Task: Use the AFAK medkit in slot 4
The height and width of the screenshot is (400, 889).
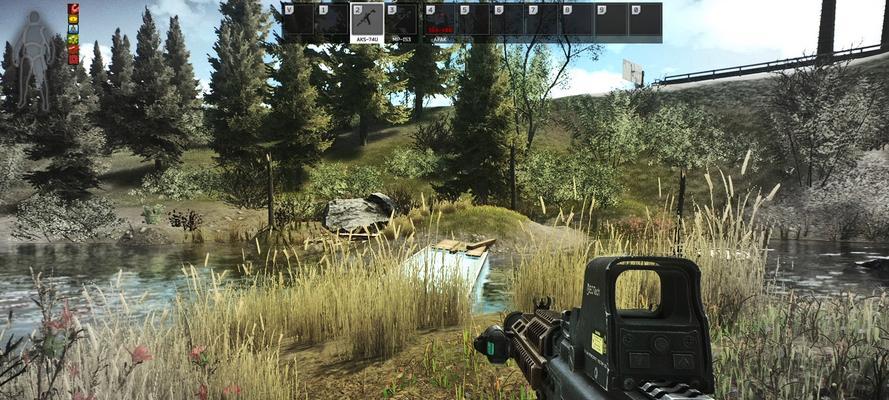Action: tap(439, 22)
